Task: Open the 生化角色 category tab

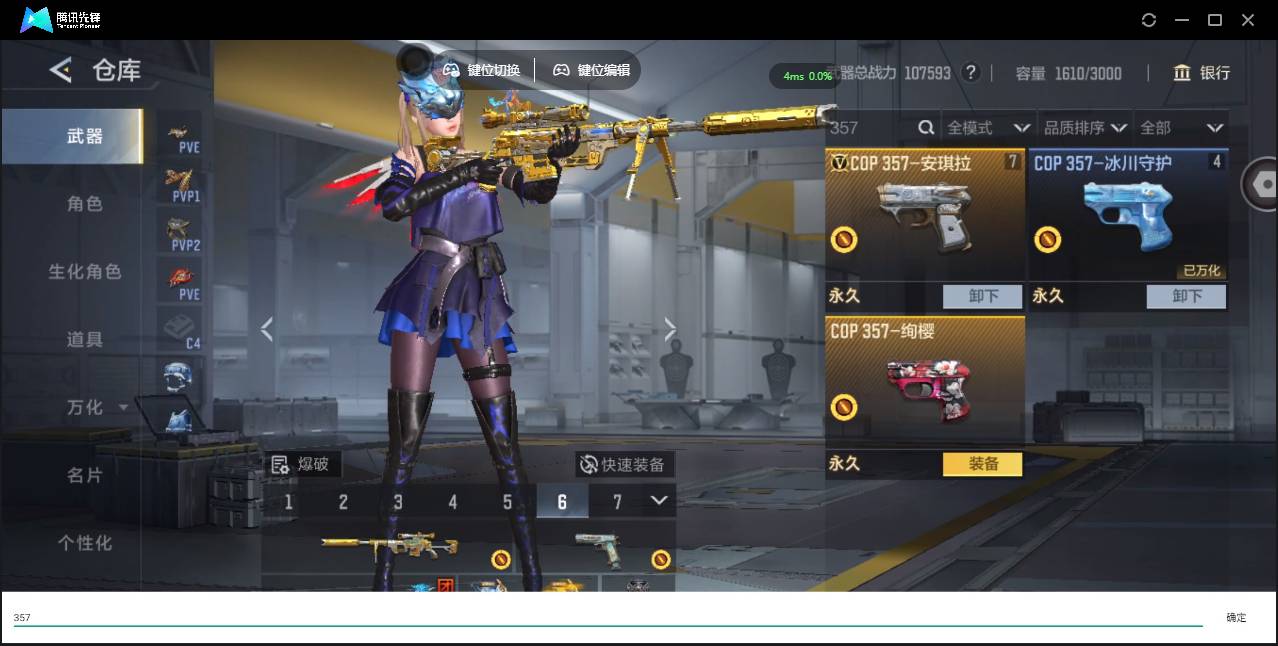Action: (x=85, y=272)
